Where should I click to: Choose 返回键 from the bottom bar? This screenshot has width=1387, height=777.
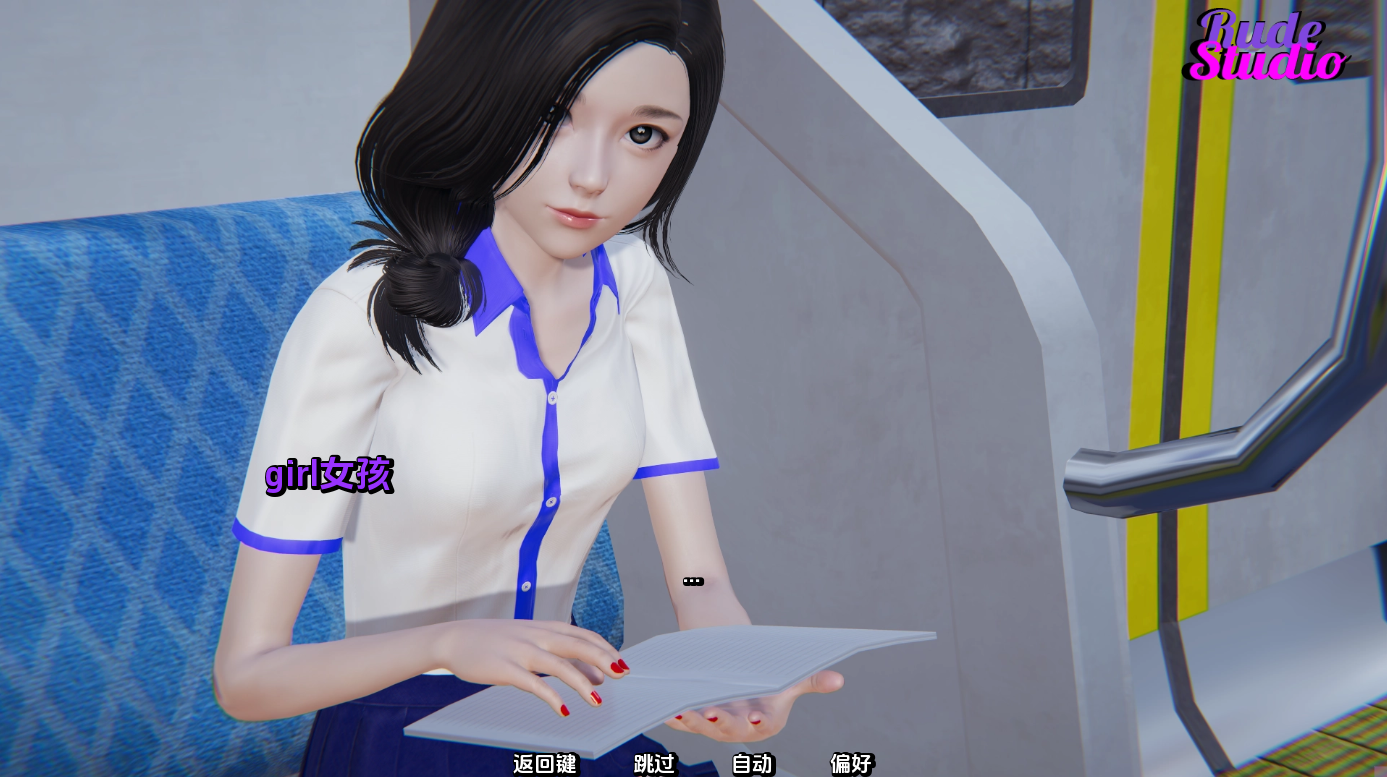click(545, 765)
